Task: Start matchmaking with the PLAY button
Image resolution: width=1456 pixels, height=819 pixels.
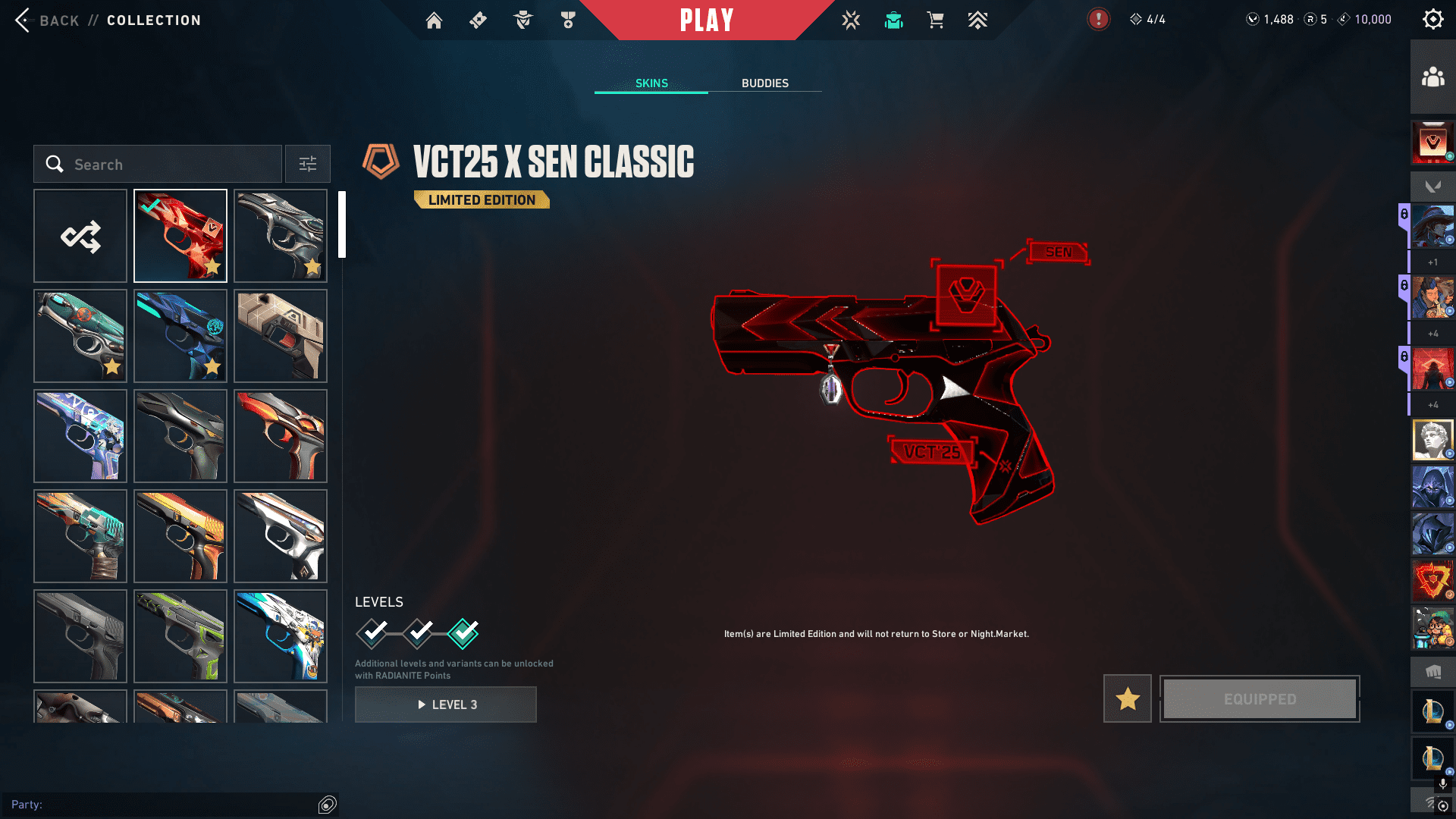Action: pos(706,20)
